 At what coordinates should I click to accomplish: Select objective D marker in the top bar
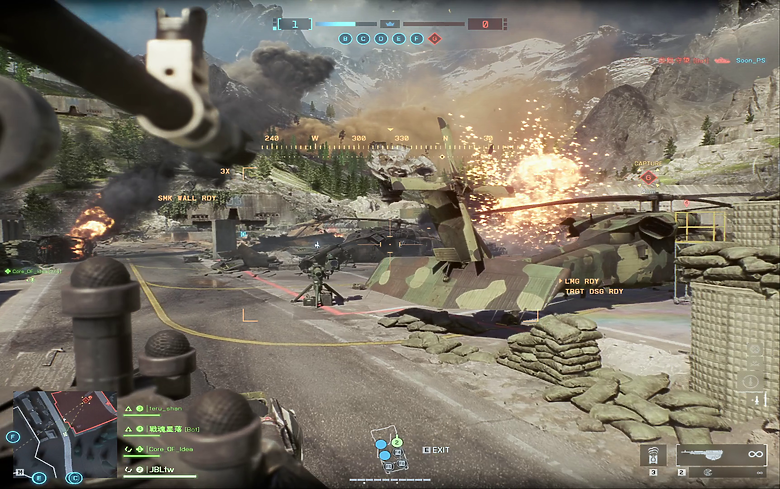tap(381, 39)
